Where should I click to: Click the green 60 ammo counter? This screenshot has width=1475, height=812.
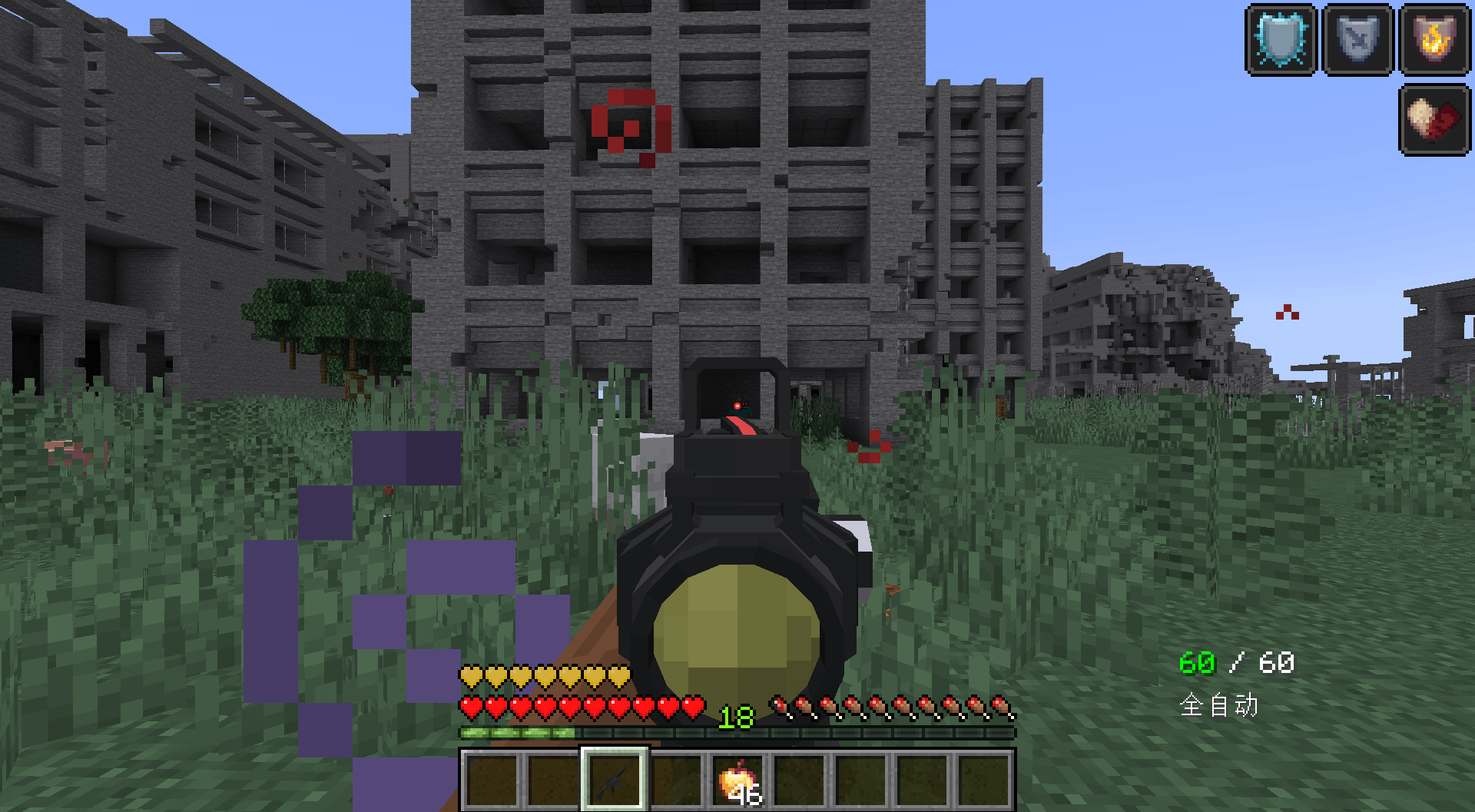coord(1195,661)
